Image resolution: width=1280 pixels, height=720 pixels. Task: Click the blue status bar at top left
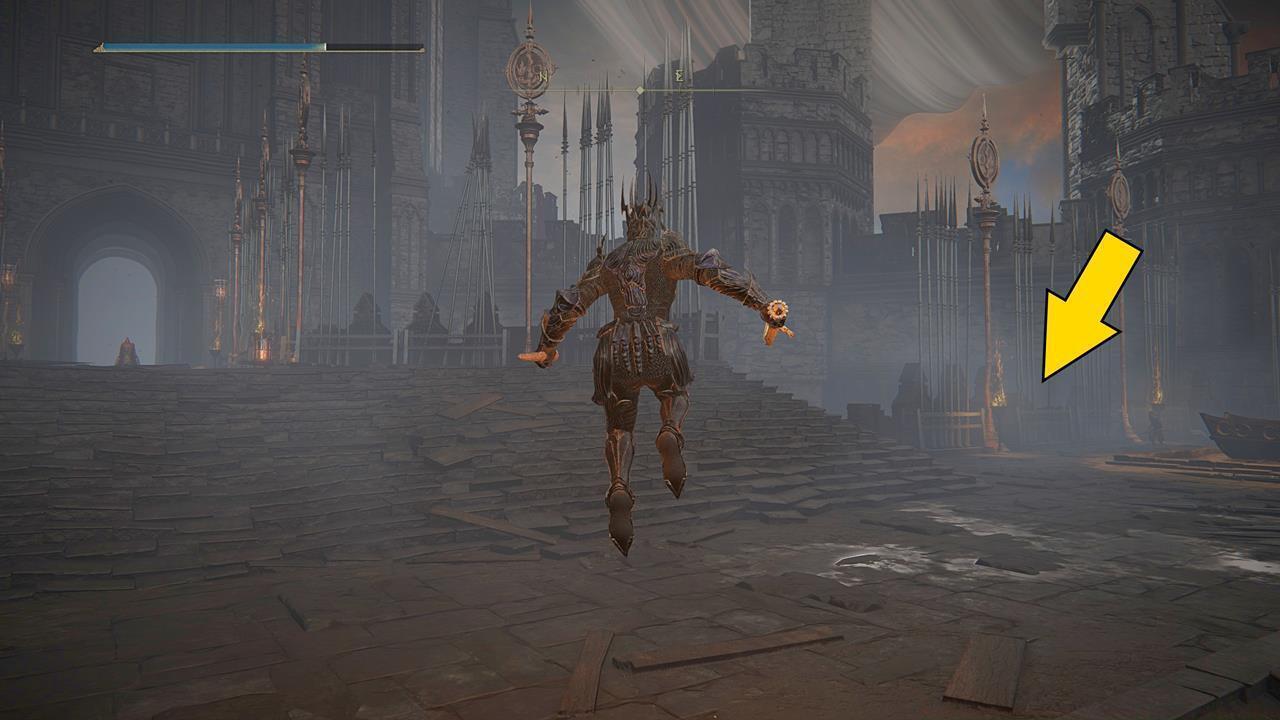pos(210,45)
